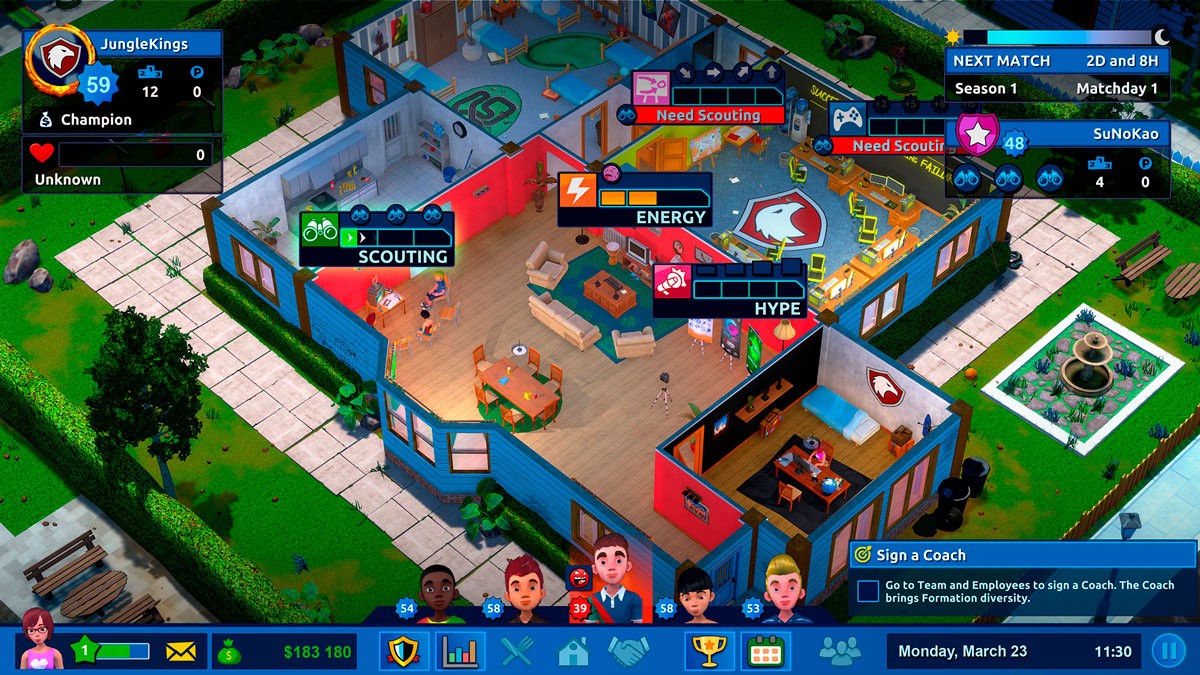Open the statistics bar chart menu
Screen dimensions: 1200x675
460,652
